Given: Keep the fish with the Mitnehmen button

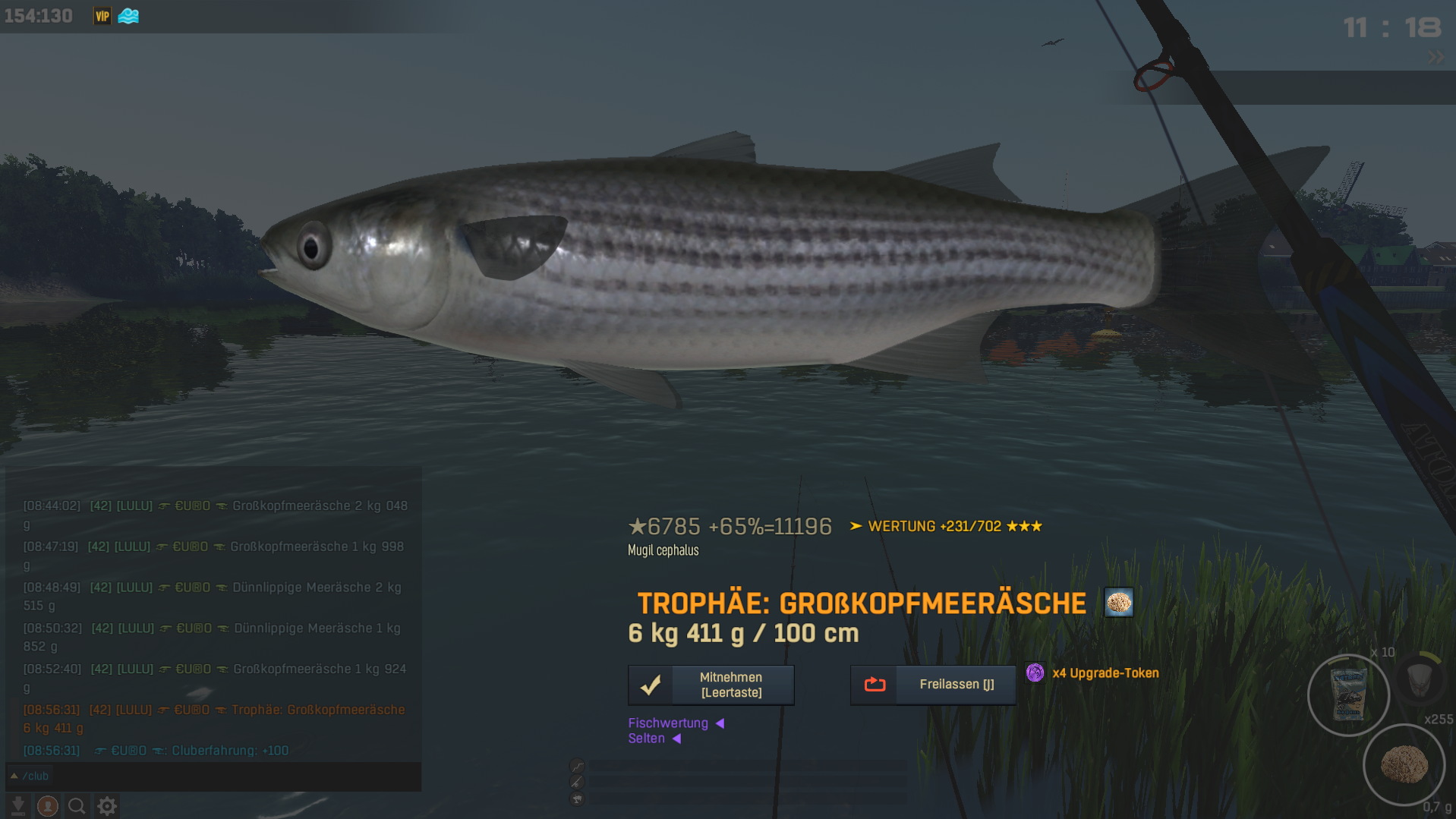Looking at the screenshot, I should click(711, 685).
